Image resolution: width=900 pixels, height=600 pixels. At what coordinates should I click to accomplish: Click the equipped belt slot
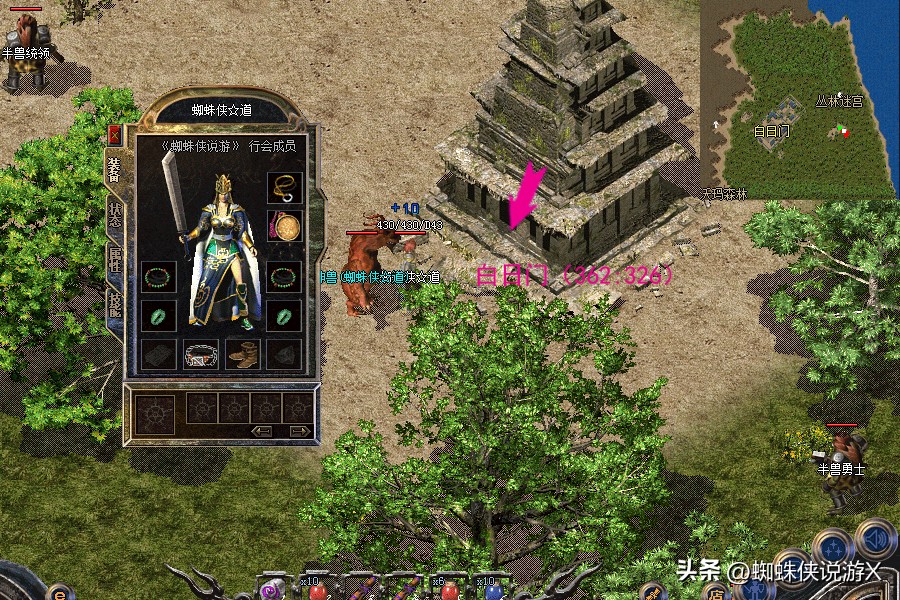click(x=201, y=354)
